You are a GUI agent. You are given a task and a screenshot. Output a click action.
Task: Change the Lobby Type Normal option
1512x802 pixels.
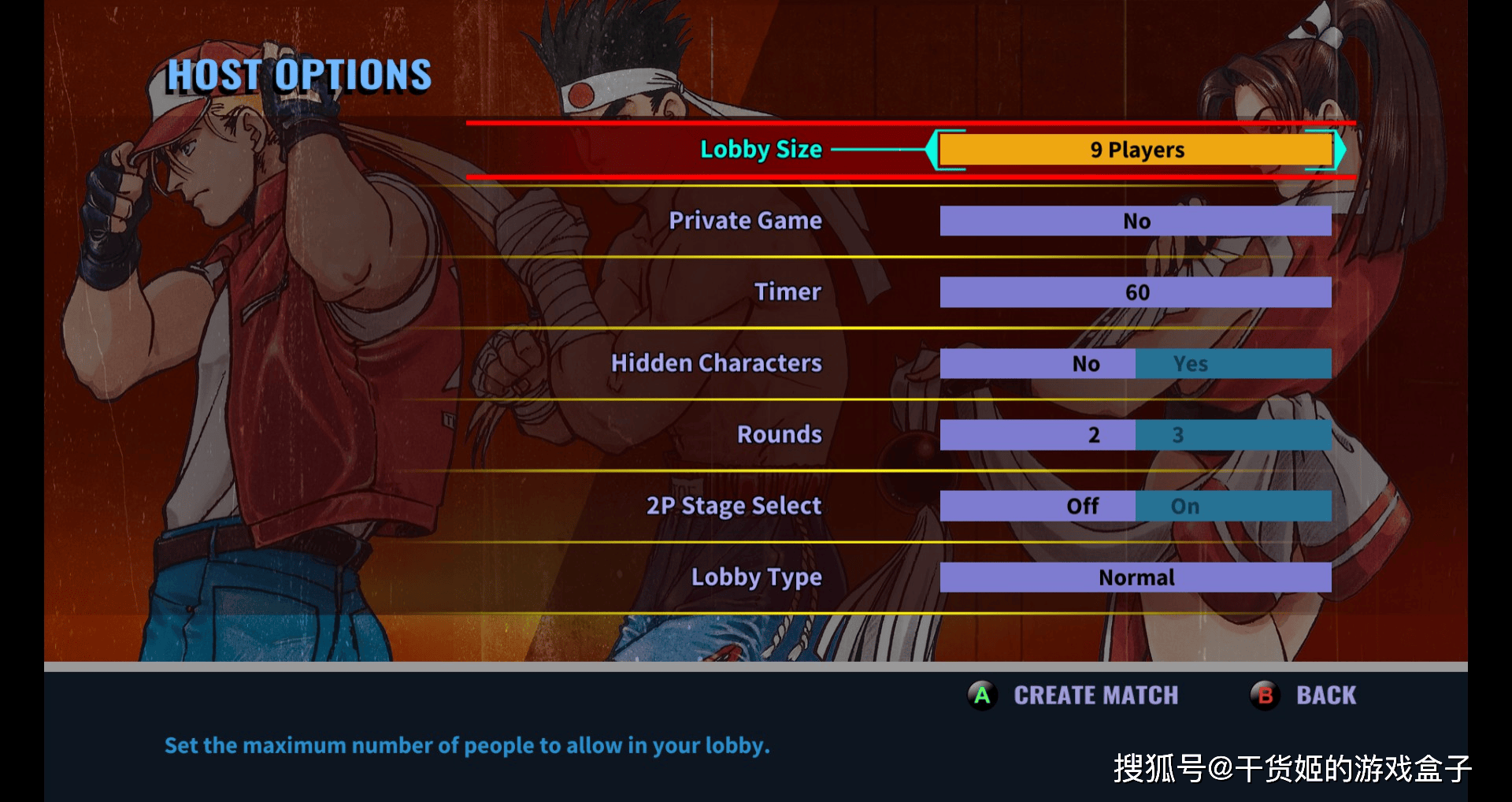click(x=1136, y=577)
